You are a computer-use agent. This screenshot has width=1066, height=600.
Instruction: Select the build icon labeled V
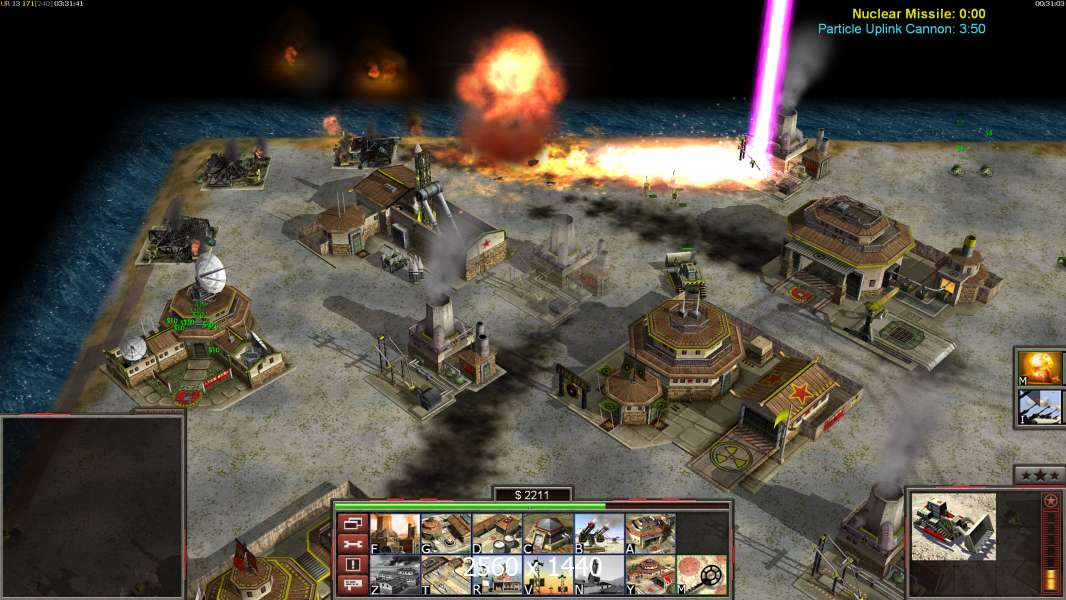[x=548, y=575]
